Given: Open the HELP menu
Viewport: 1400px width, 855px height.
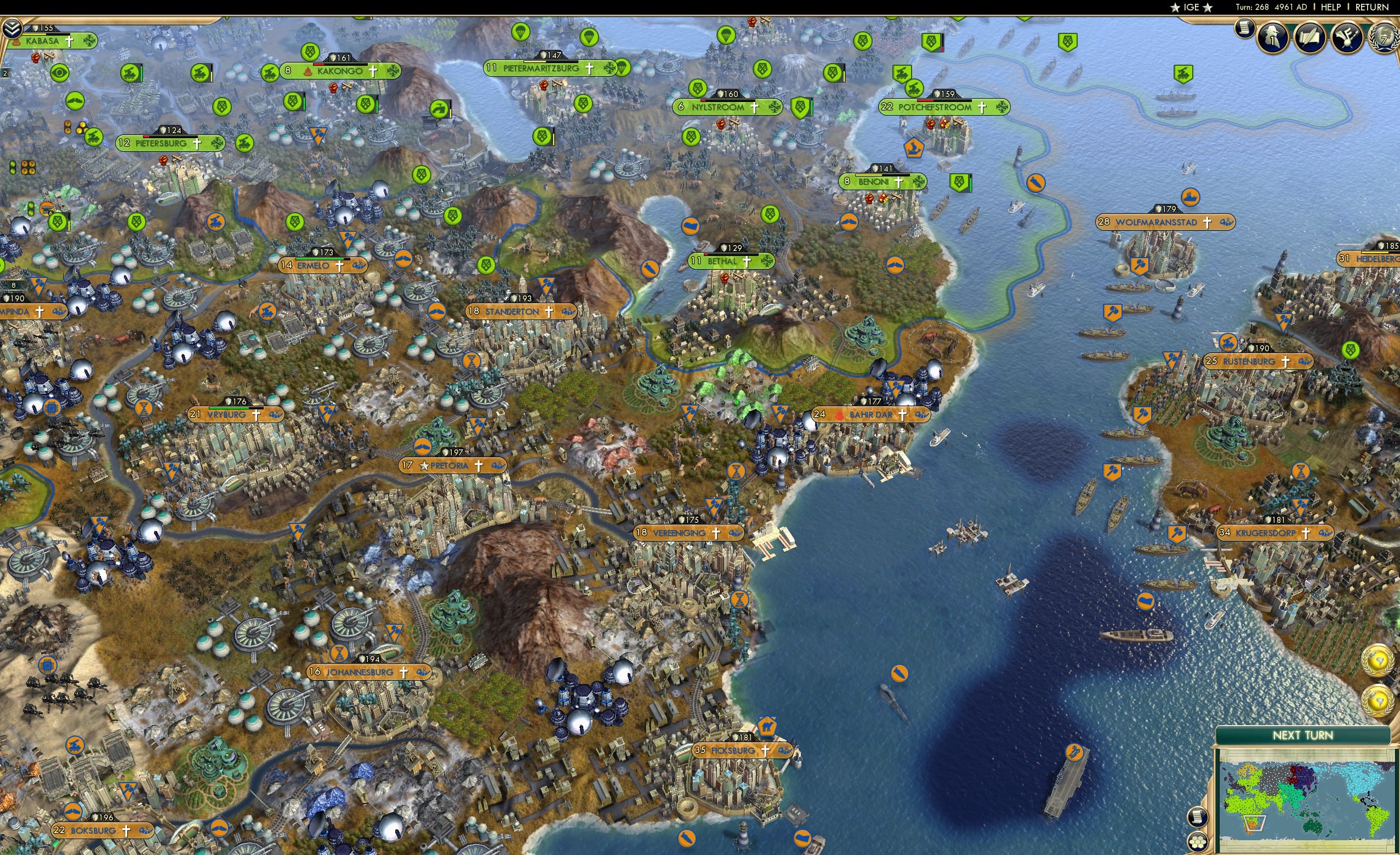Looking at the screenshot, I should coord(1331,7).
